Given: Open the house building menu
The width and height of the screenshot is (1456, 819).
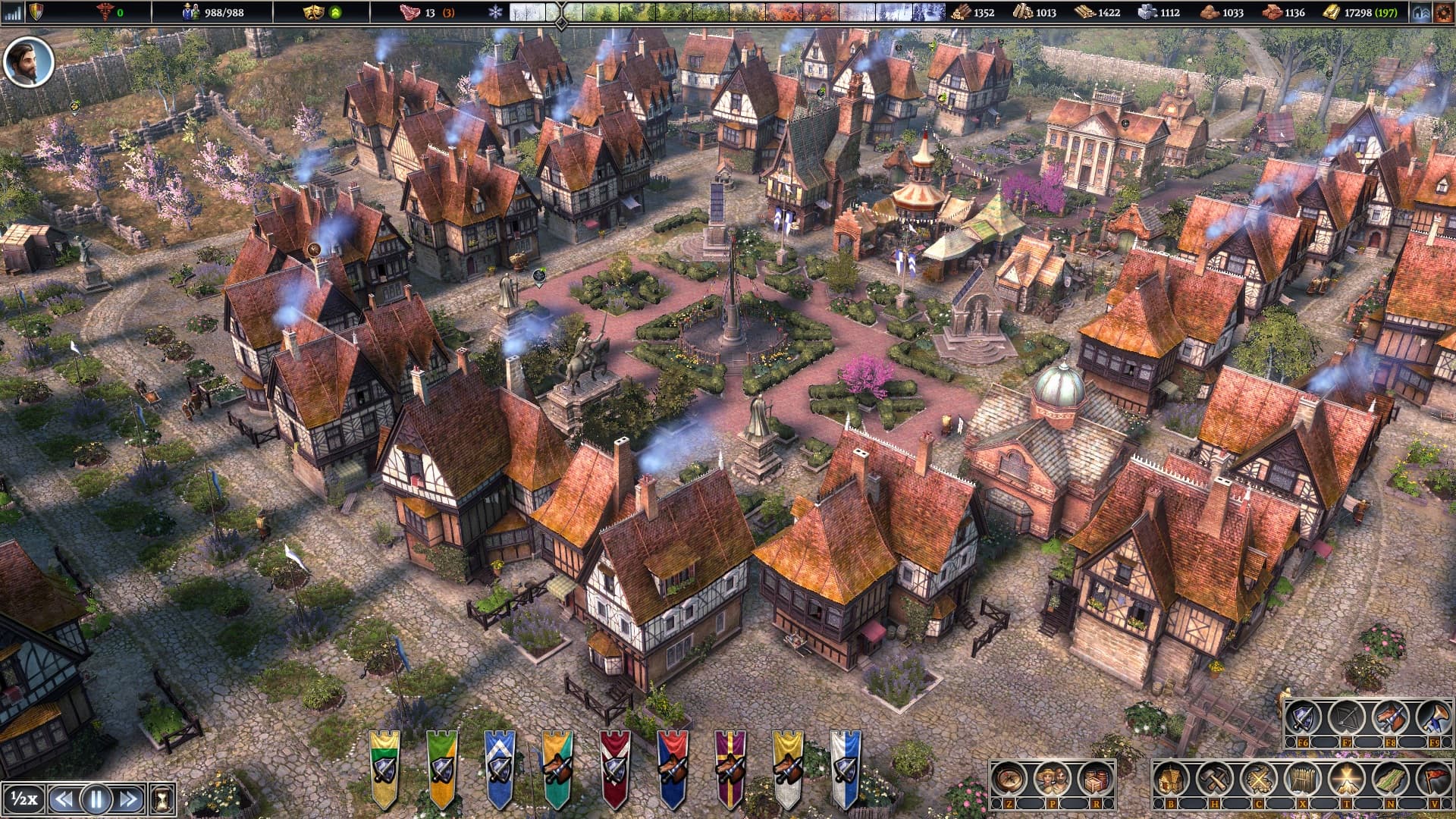Looking at the screenshot, I should (1171, 779).
